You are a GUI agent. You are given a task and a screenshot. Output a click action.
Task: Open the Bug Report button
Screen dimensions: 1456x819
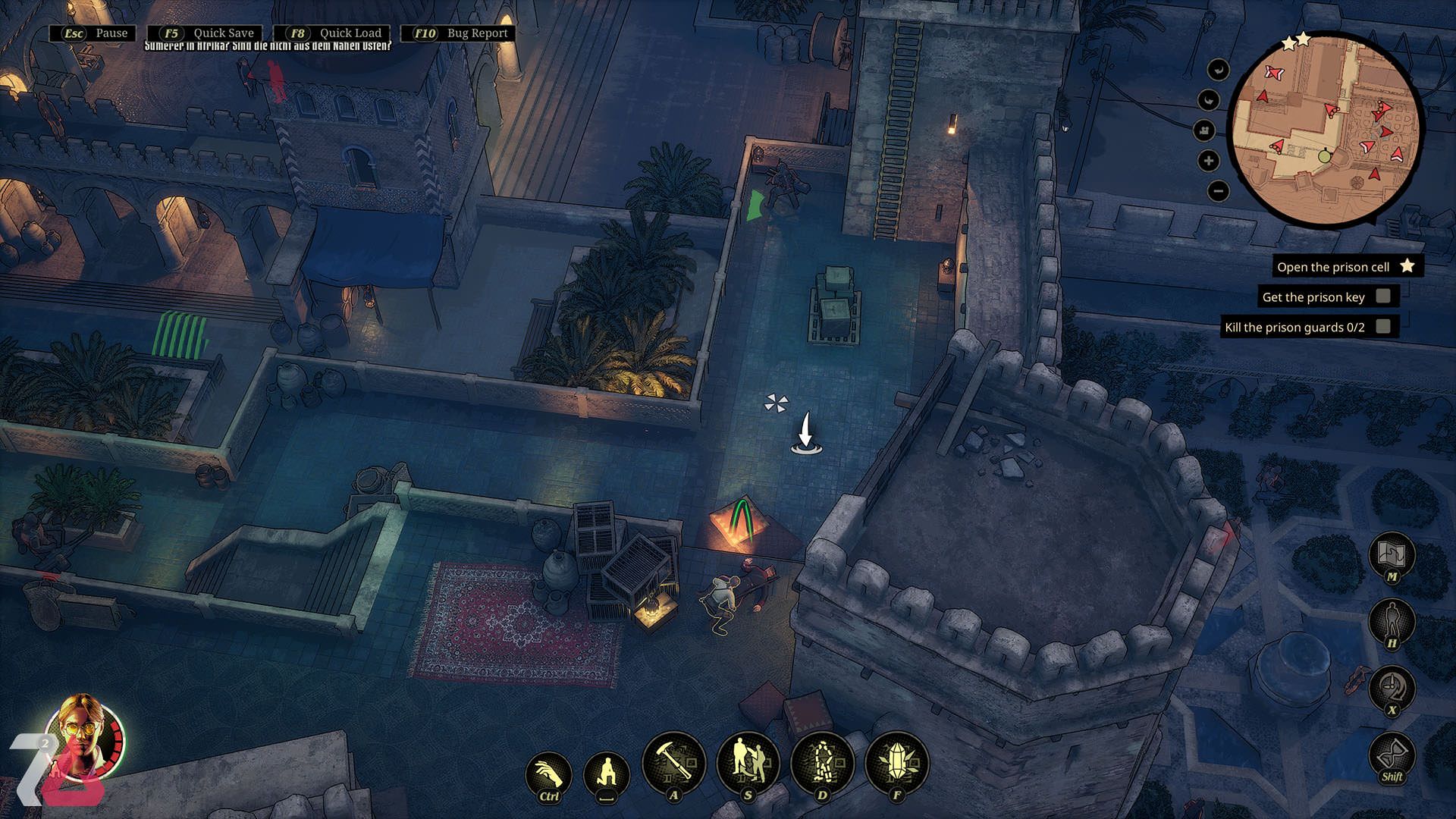tap(459, 33)
